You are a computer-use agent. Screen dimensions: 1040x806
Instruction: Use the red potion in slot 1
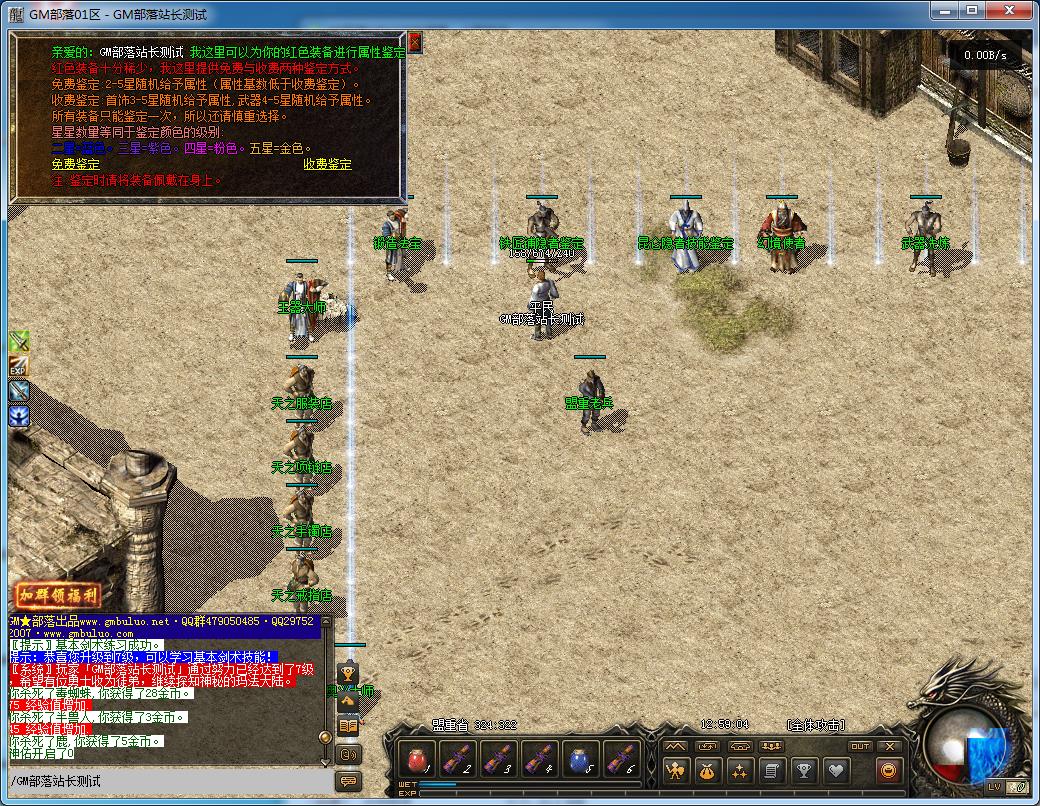coord(417,759)
